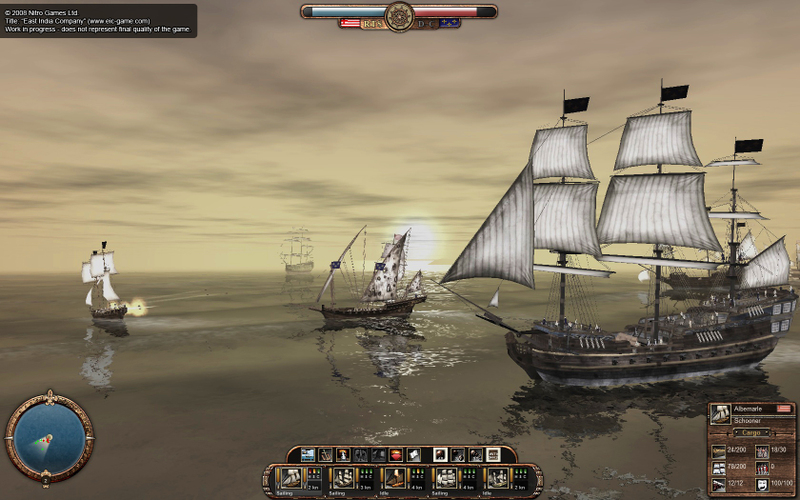The image size is (800, 500).
Task: Click the rightmost command bar icon
Action: 493,455
